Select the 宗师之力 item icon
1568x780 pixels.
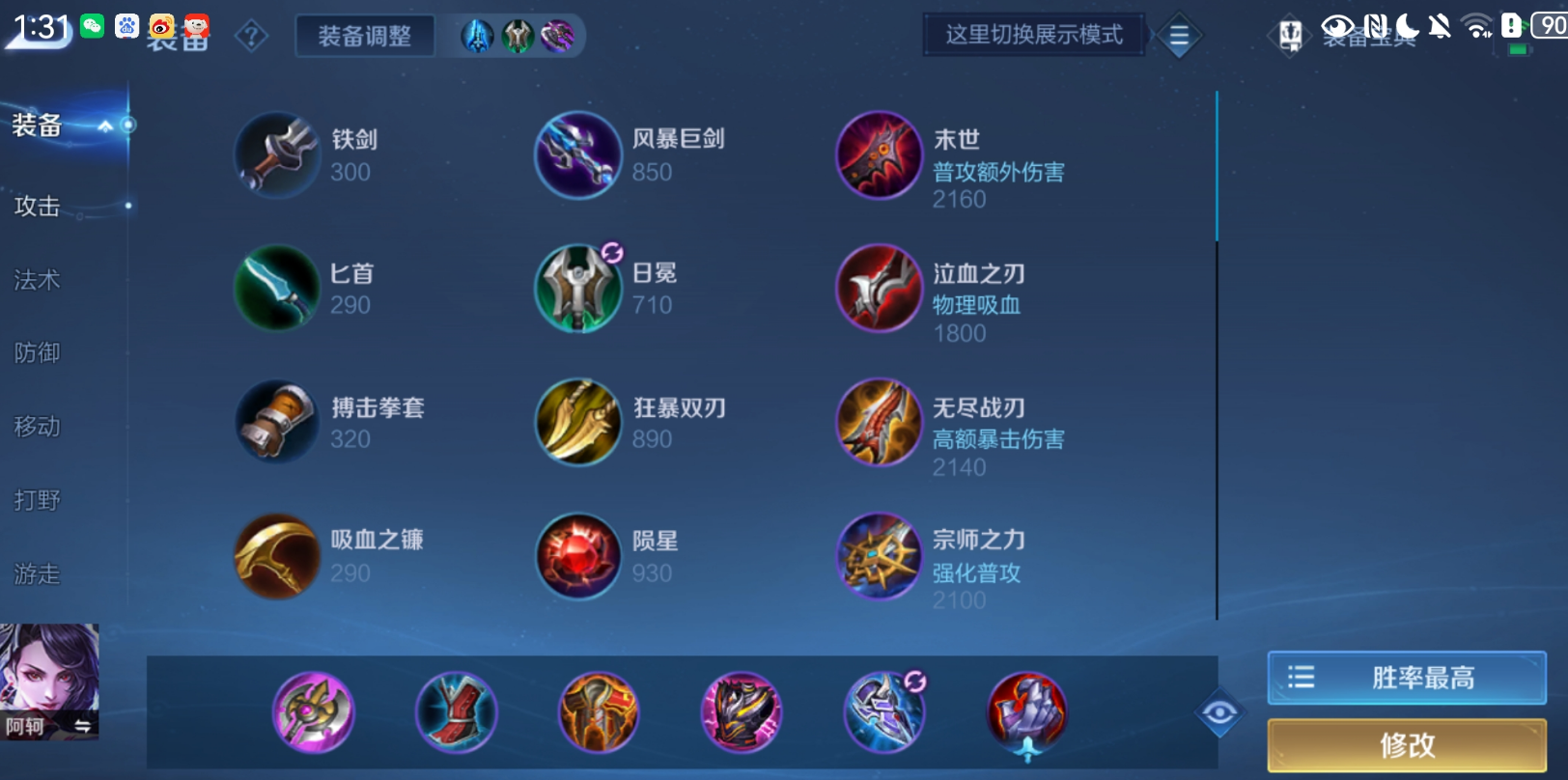pyautogui.click(x=879, y=557)
